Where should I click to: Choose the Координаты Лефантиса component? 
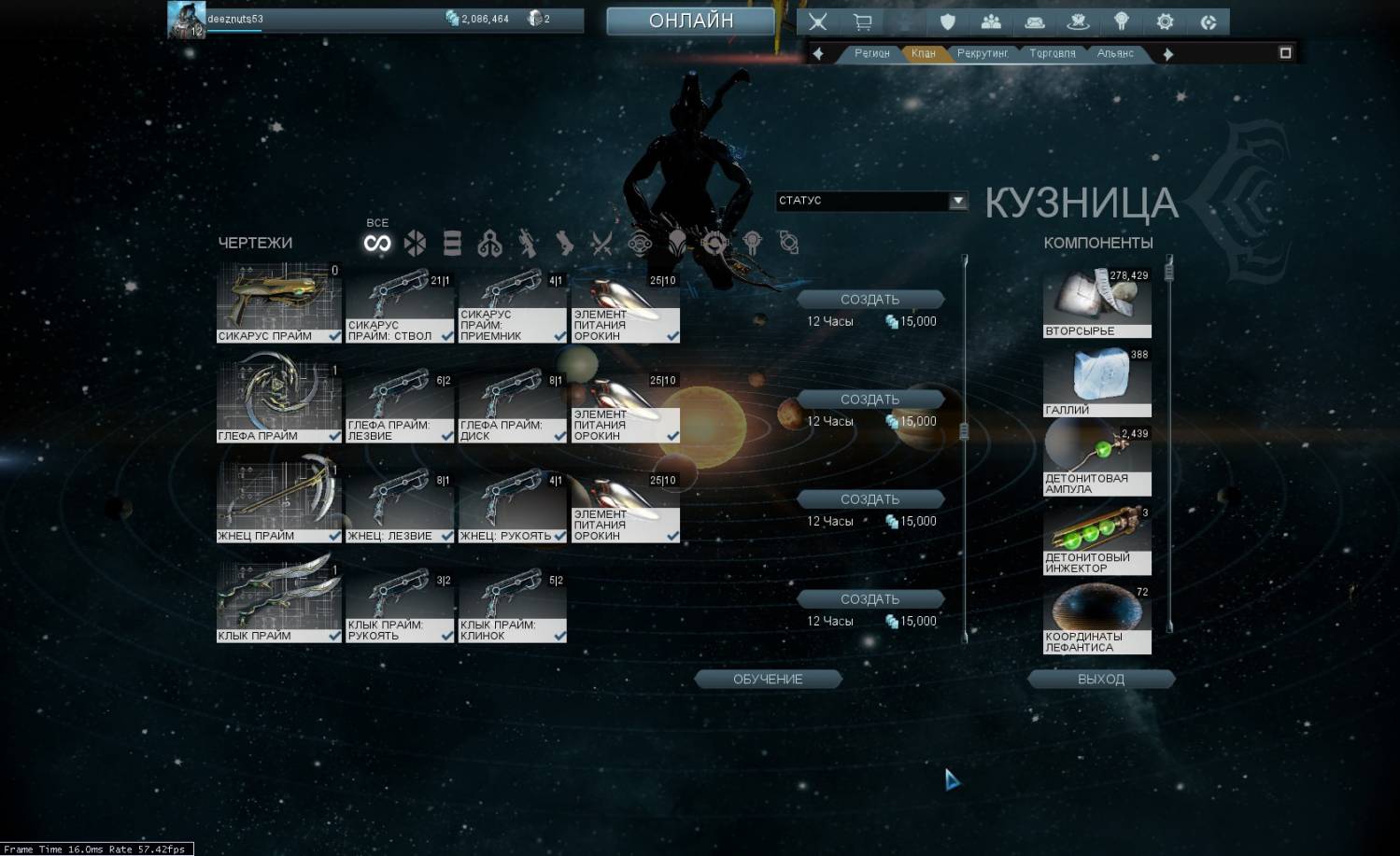pos(1096,619)
